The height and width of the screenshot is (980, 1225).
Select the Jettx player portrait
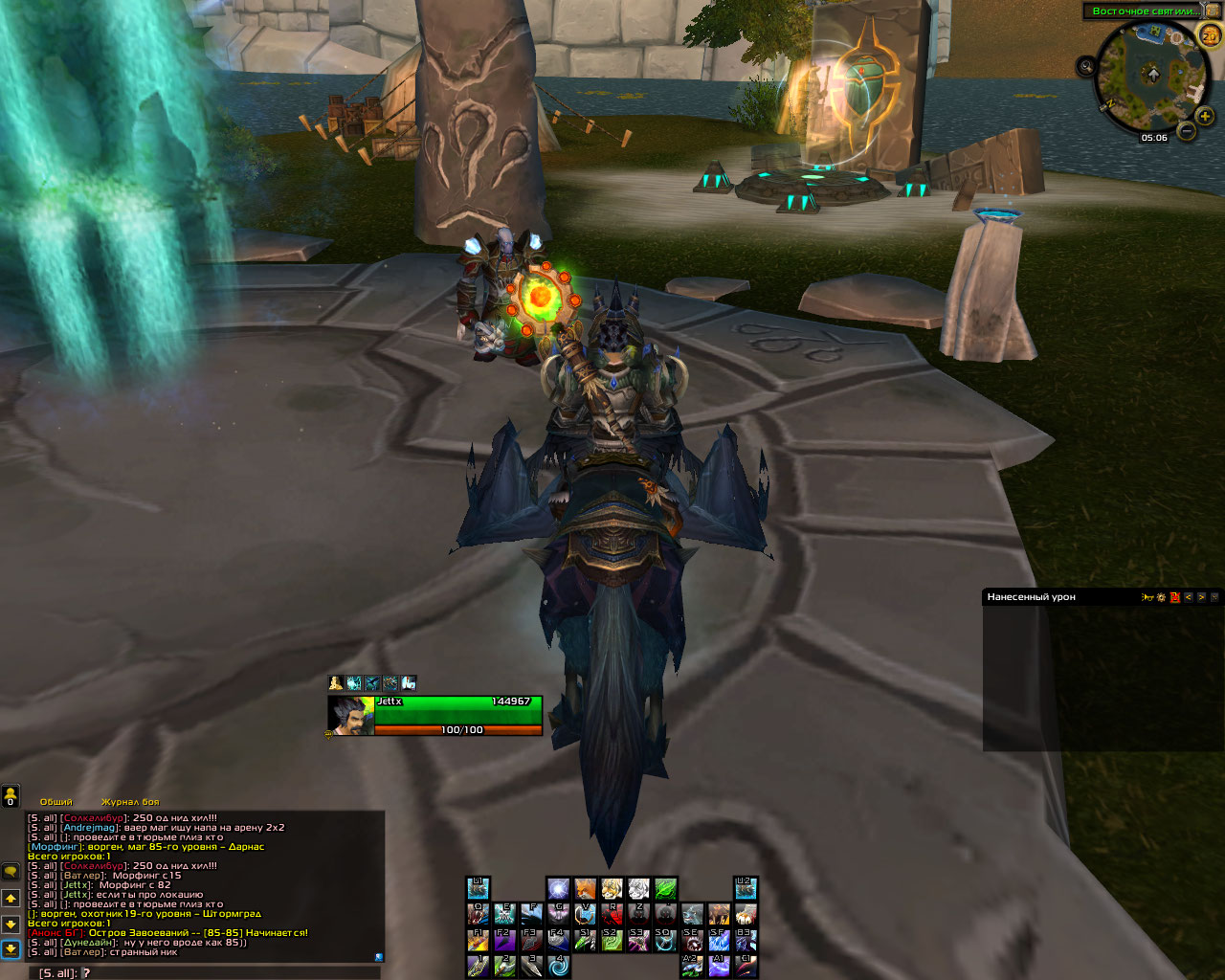[x=350, y=716]
